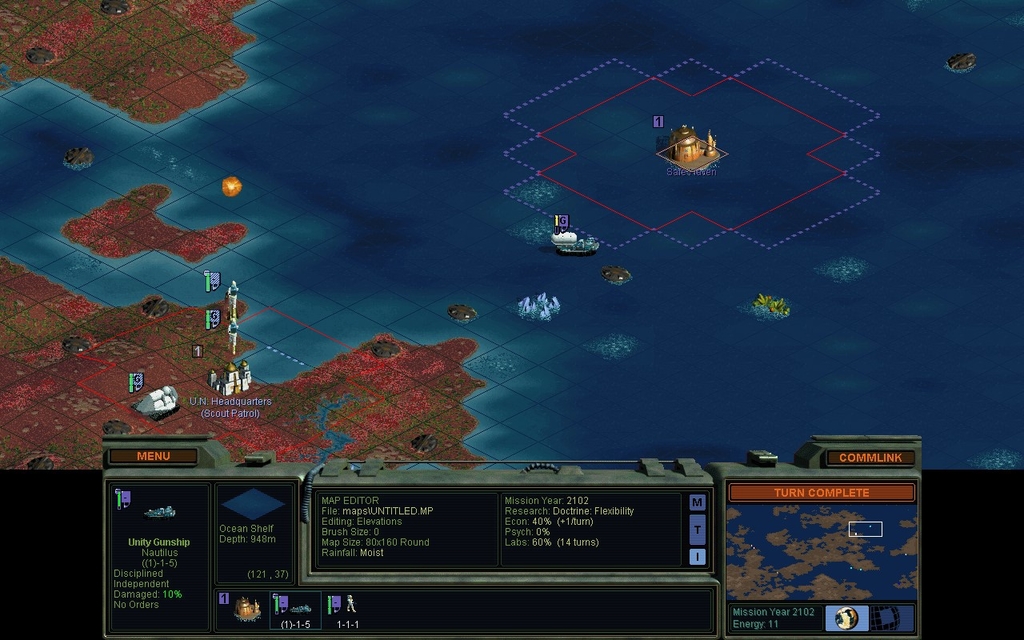Toggle the map grid view button
1024x640 pixels.
(884, 618)
